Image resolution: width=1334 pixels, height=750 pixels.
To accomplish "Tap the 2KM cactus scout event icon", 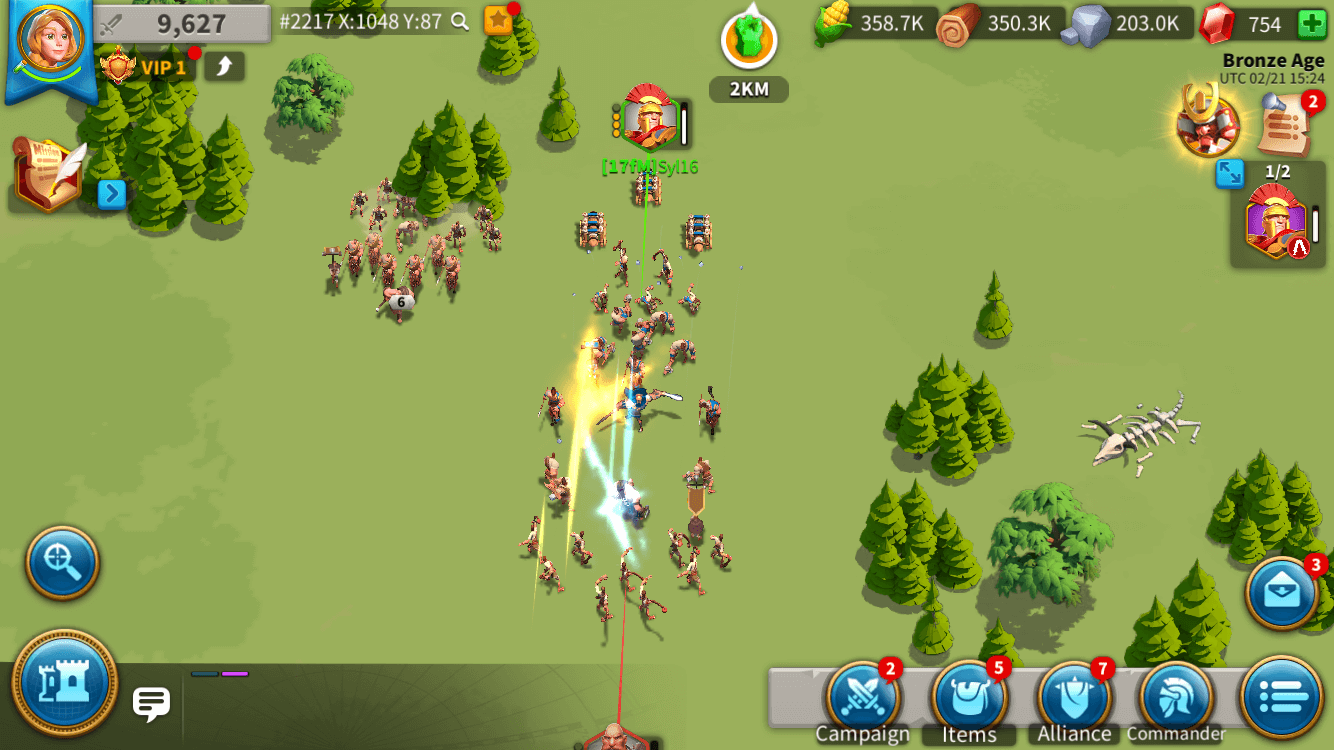I will (748, 40).
